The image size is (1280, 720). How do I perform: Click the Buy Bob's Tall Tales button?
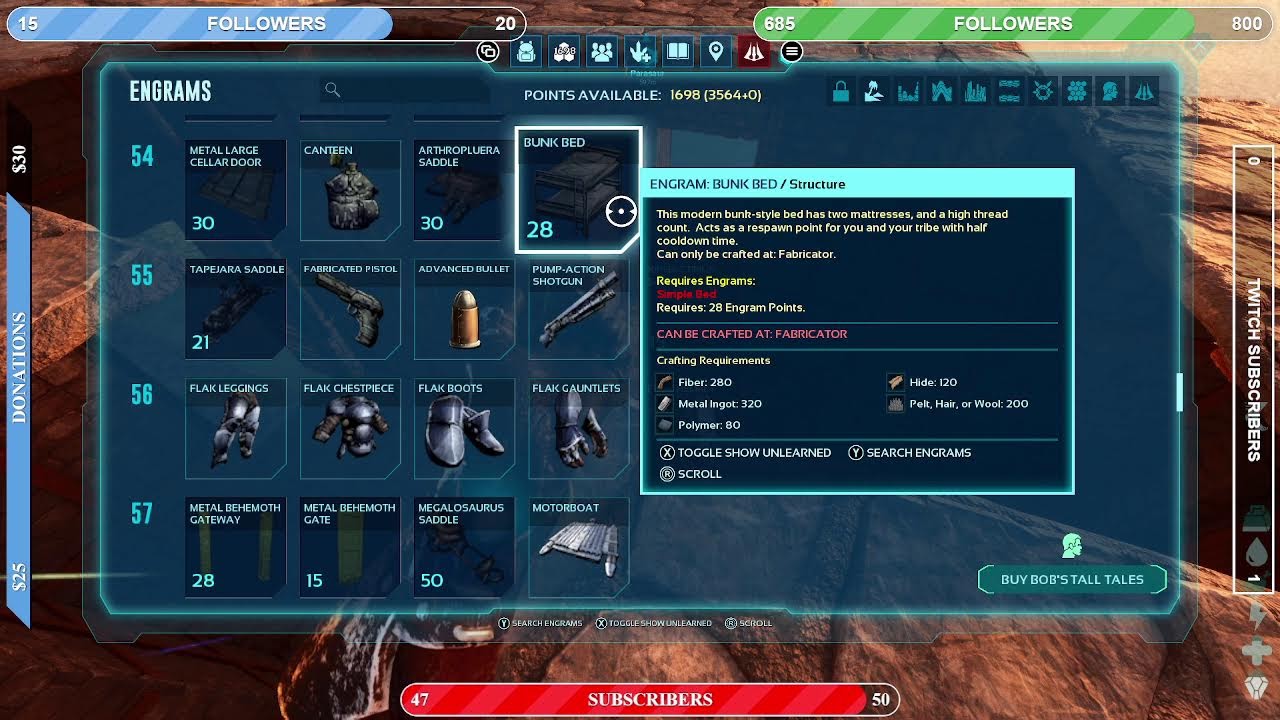click(x=1071, y=580)
